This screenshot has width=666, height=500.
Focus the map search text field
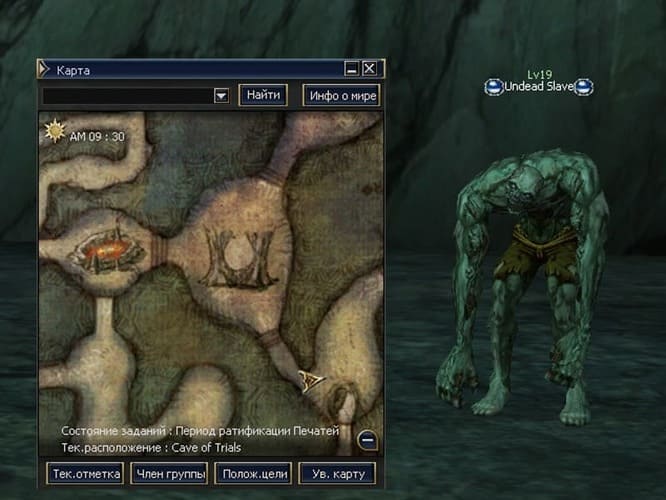tap(127, 96)
